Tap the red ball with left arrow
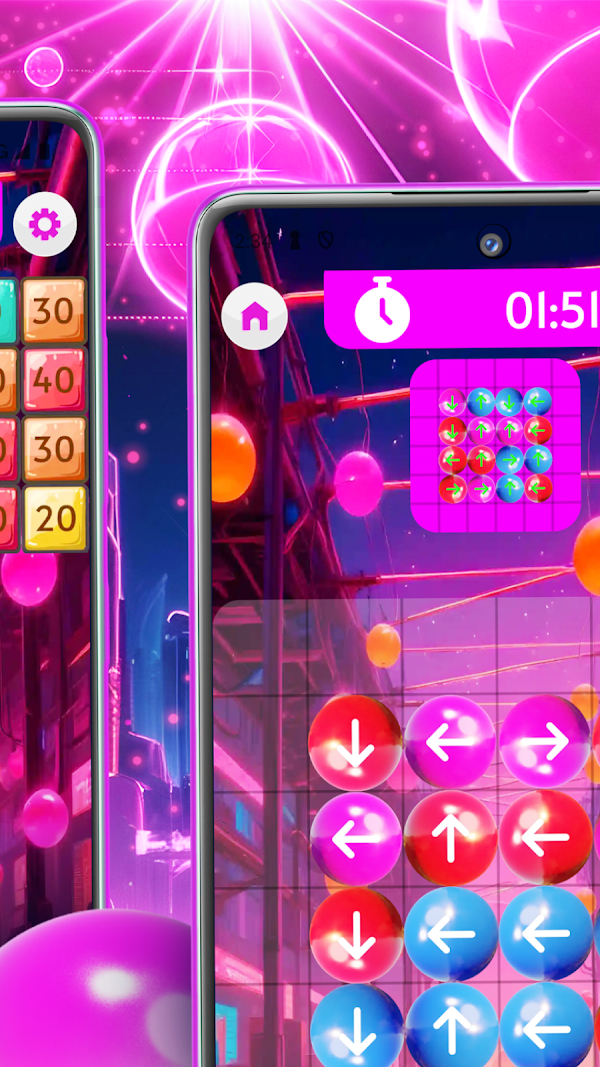Viewport: 600px width, 1067px height. pos(545,838)
